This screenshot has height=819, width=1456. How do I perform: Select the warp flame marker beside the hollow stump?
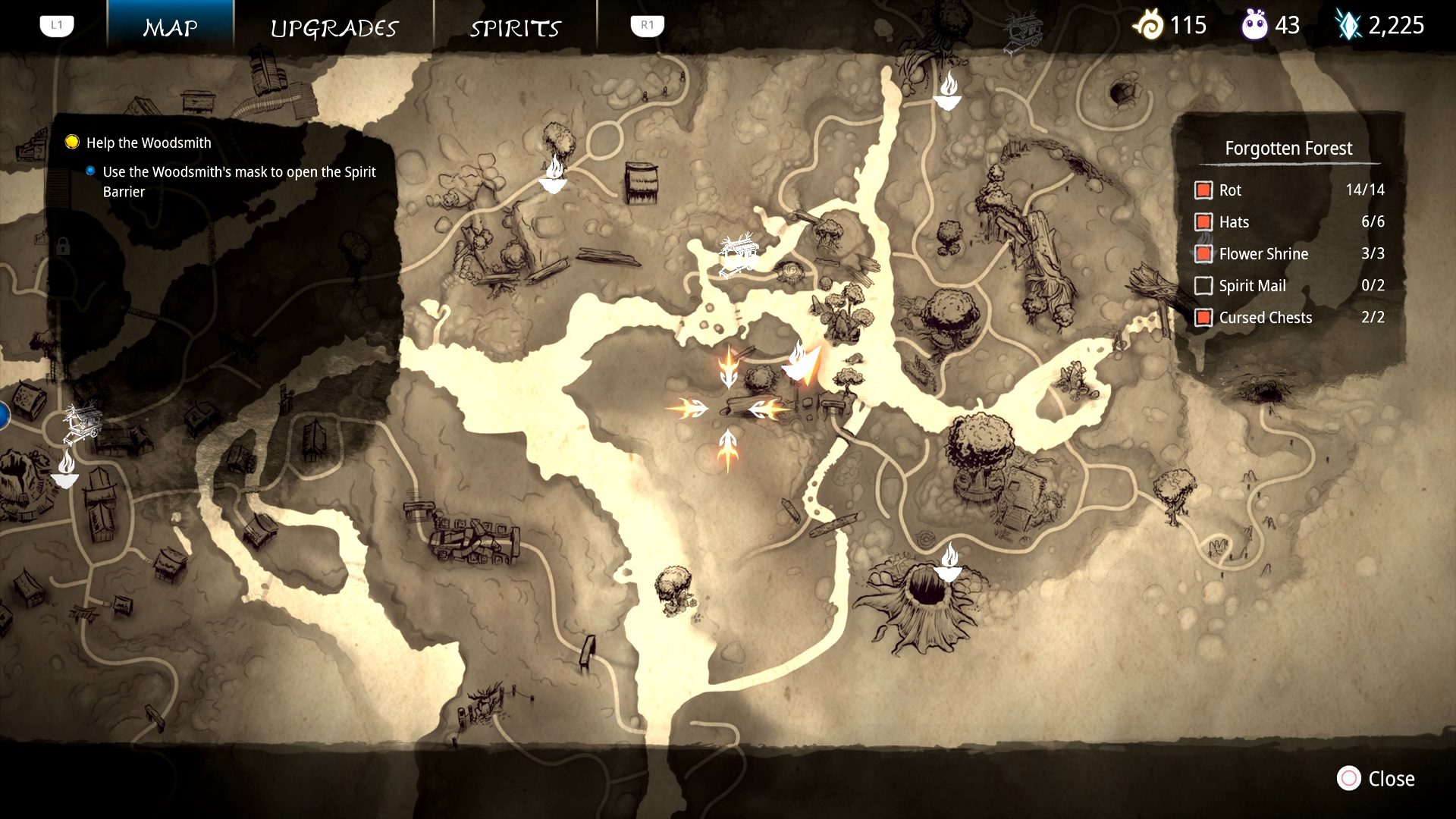tap(948, 563)
